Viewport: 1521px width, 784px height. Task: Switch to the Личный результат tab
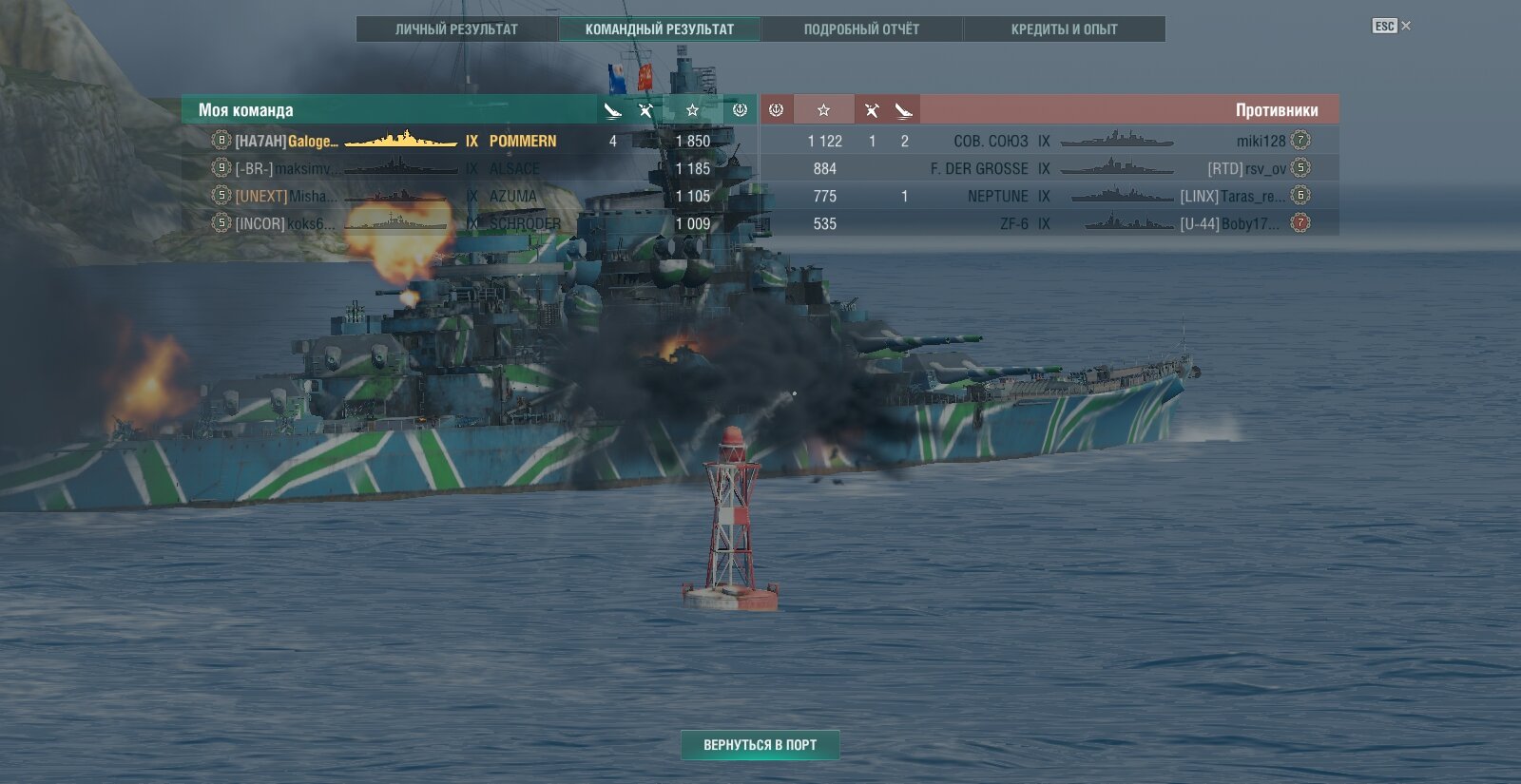point(456,29)
